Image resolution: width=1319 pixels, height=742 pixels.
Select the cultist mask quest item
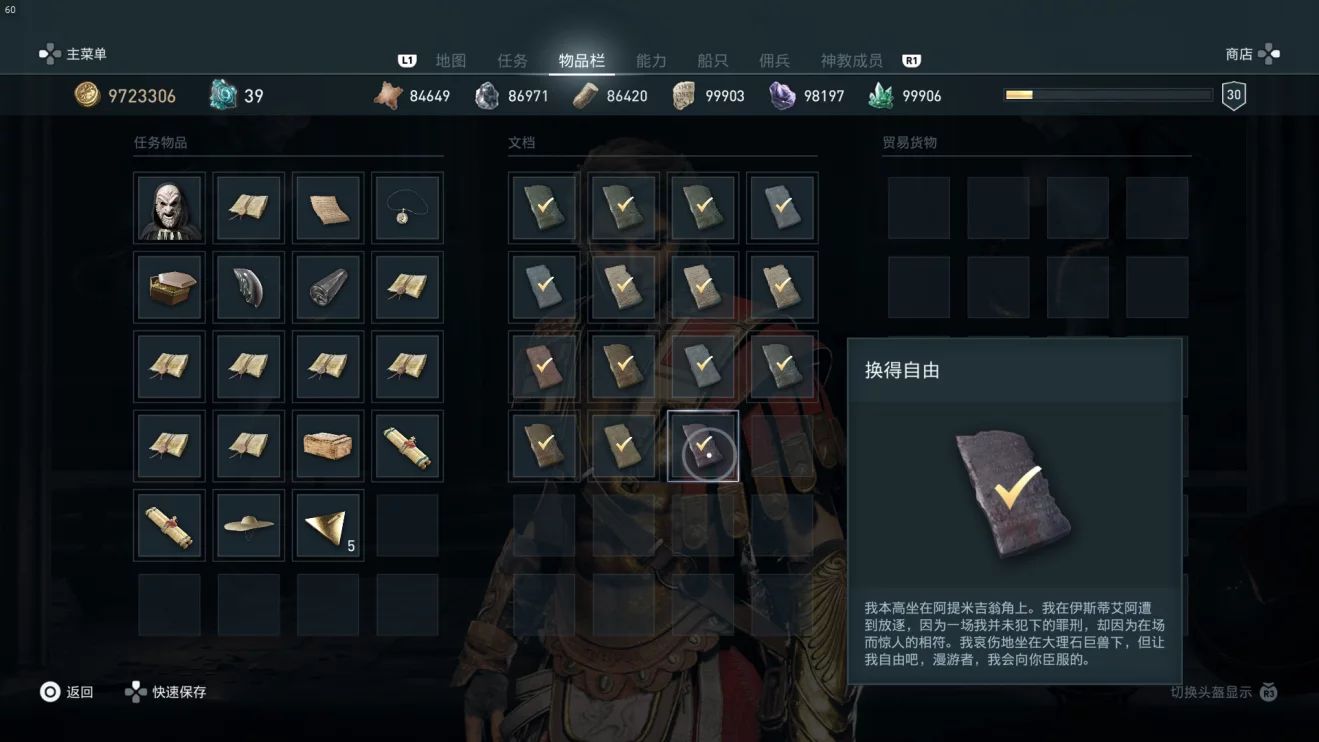tap(169, 208)
